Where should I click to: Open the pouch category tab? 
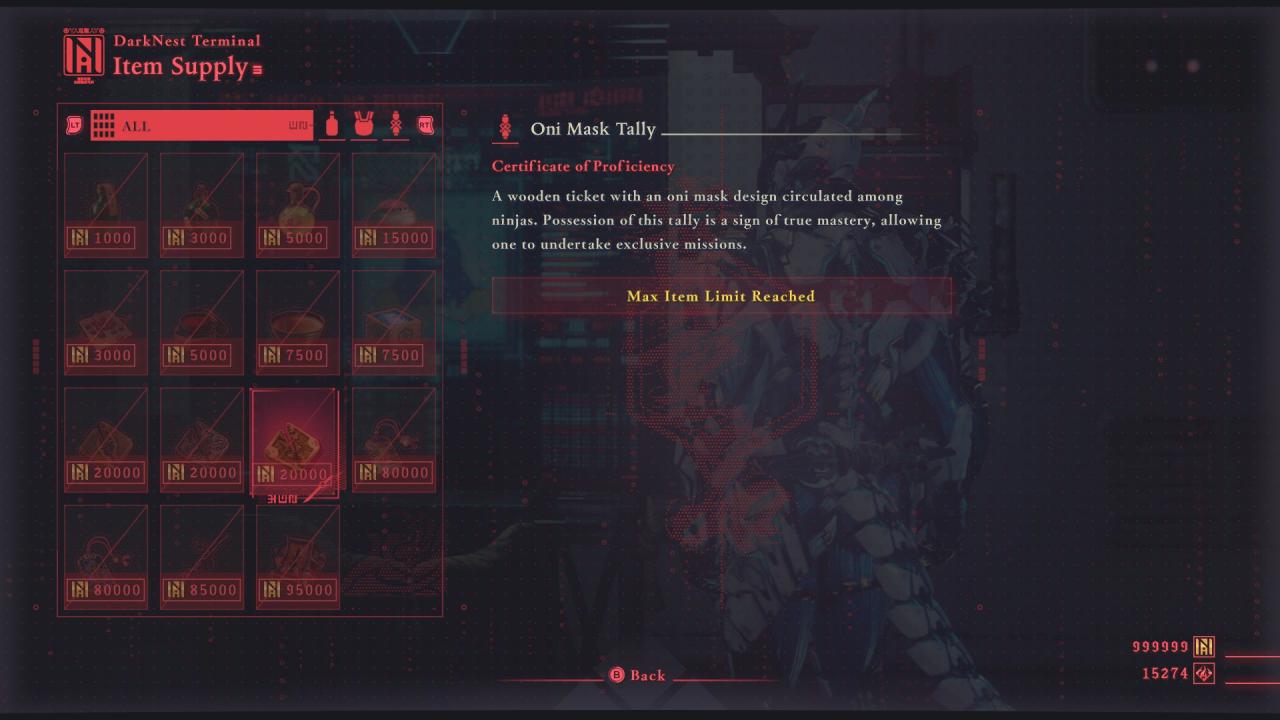pyautogui.click(x=364, y=126)
